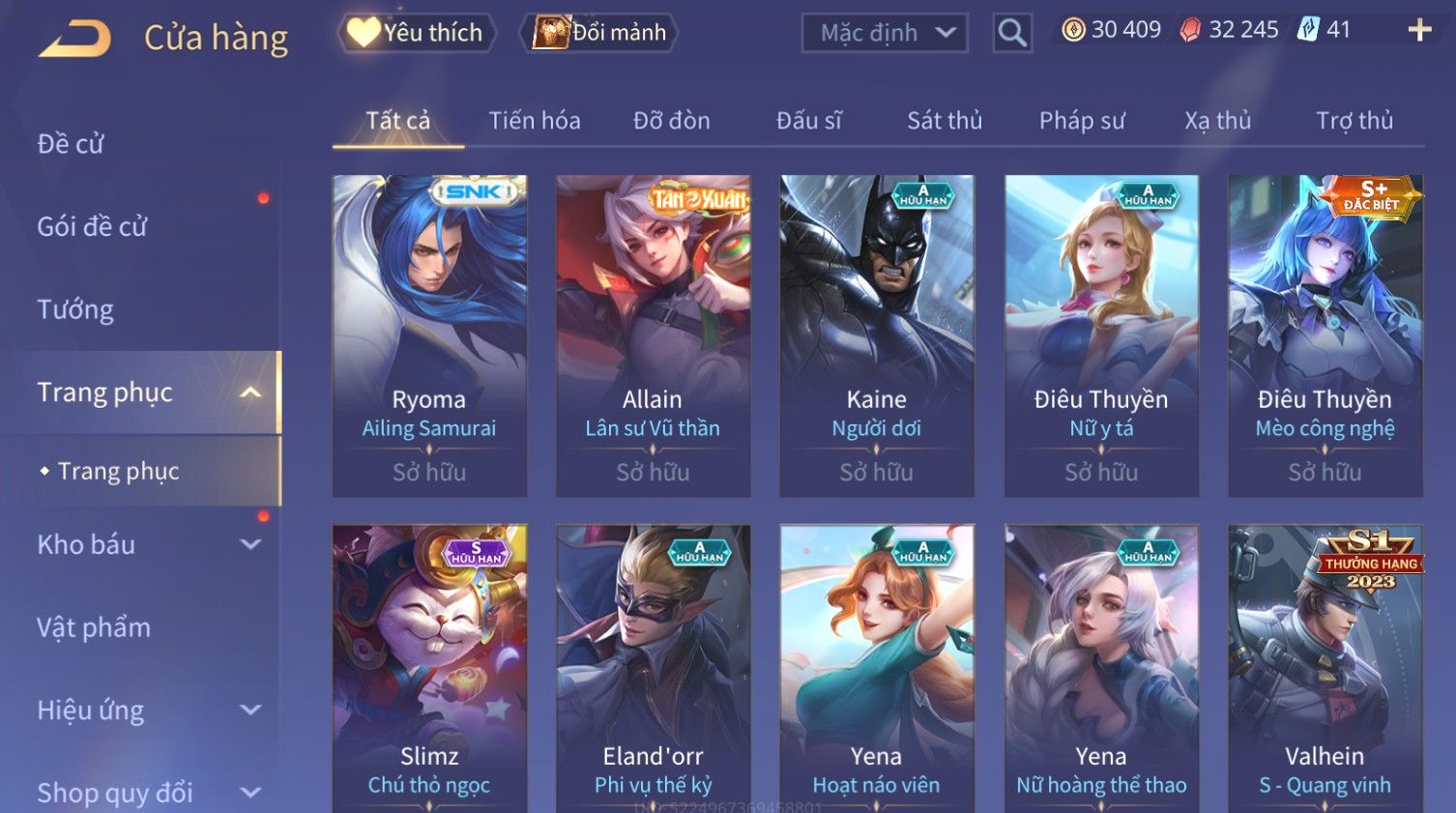The width and height of the screenshot is (1456, 813).
Task: Add currency with the plus button
Action: click(x=1419, y=31)
